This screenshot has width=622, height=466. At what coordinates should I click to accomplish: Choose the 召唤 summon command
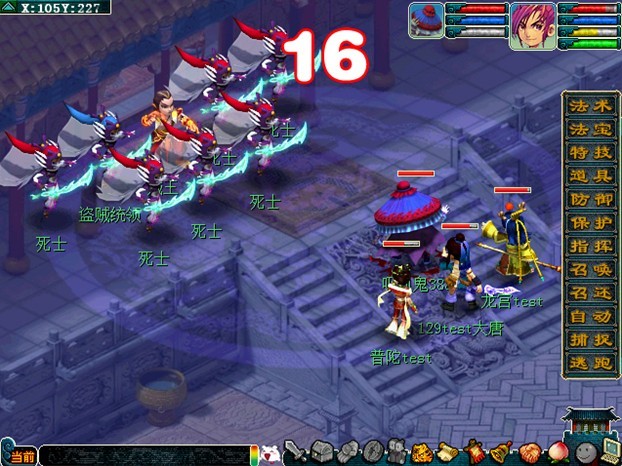tap(583, 269)
